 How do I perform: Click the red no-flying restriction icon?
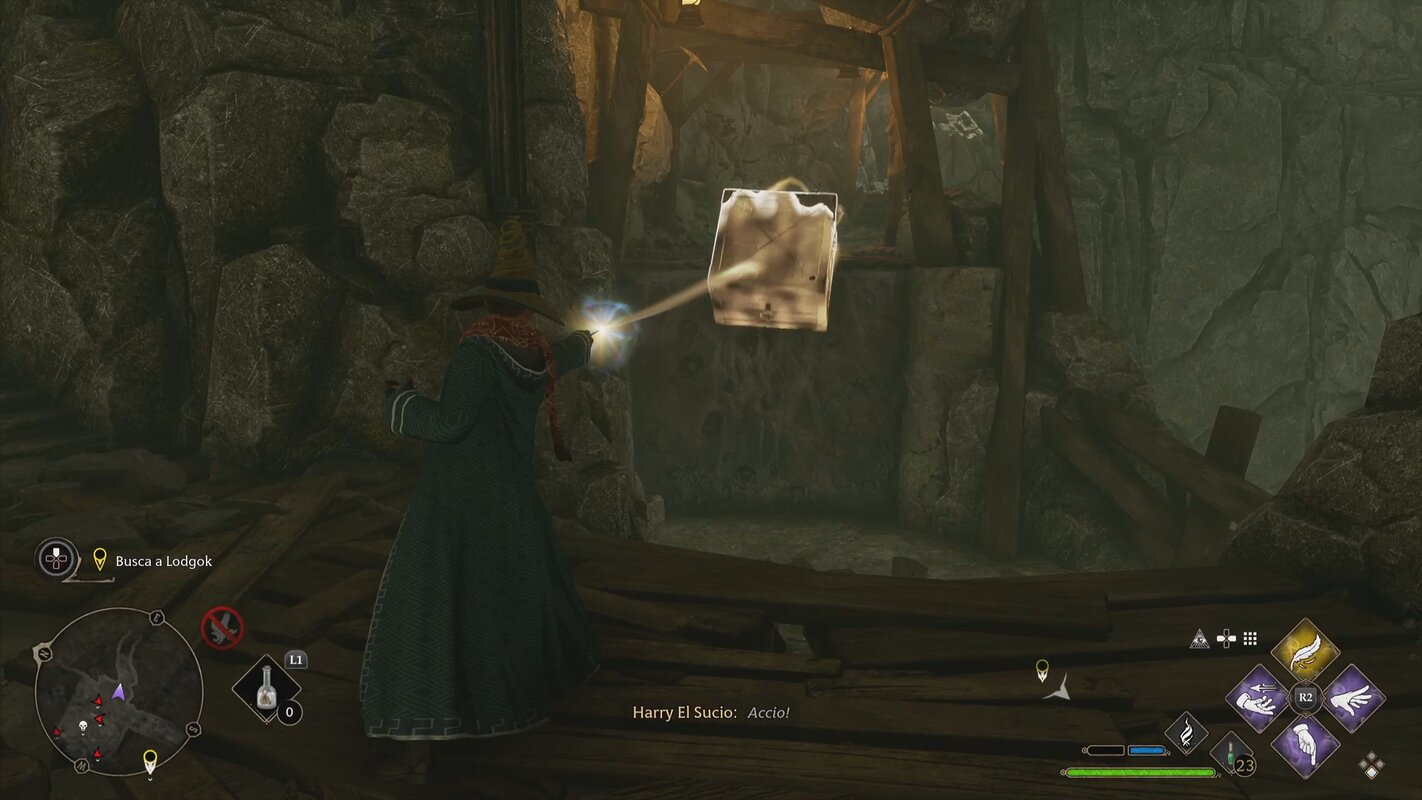(x=222, y=627)
